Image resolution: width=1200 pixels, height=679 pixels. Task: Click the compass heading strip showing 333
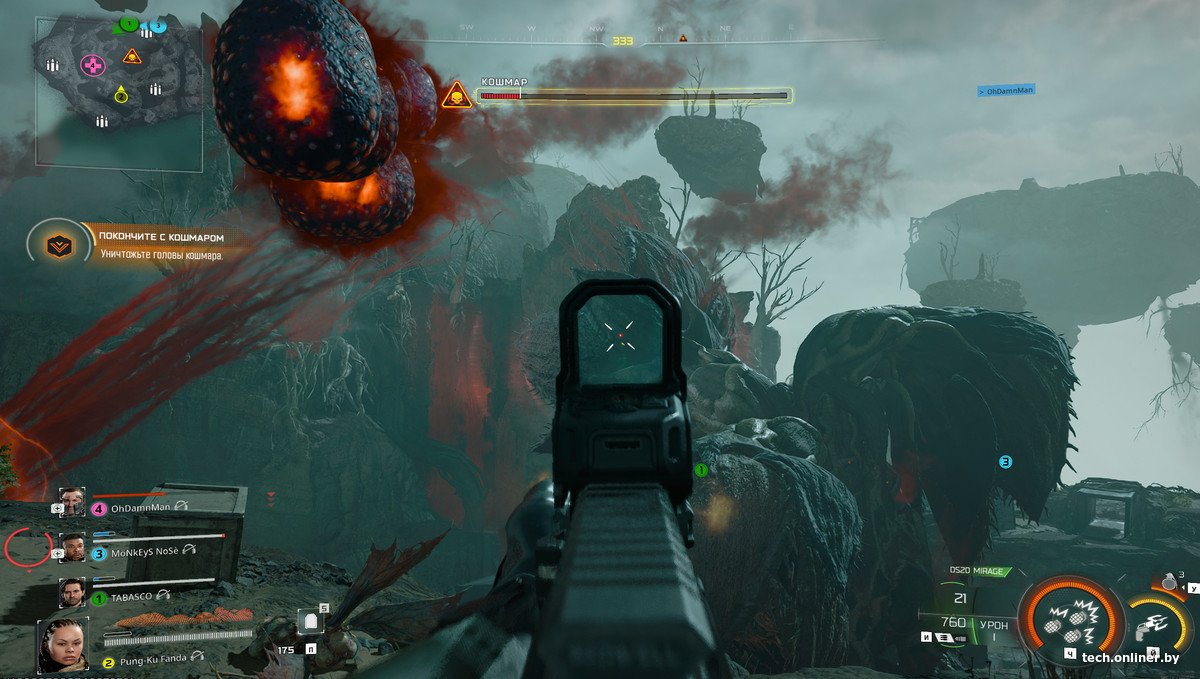pyautogui.click(x=623, y=41)
